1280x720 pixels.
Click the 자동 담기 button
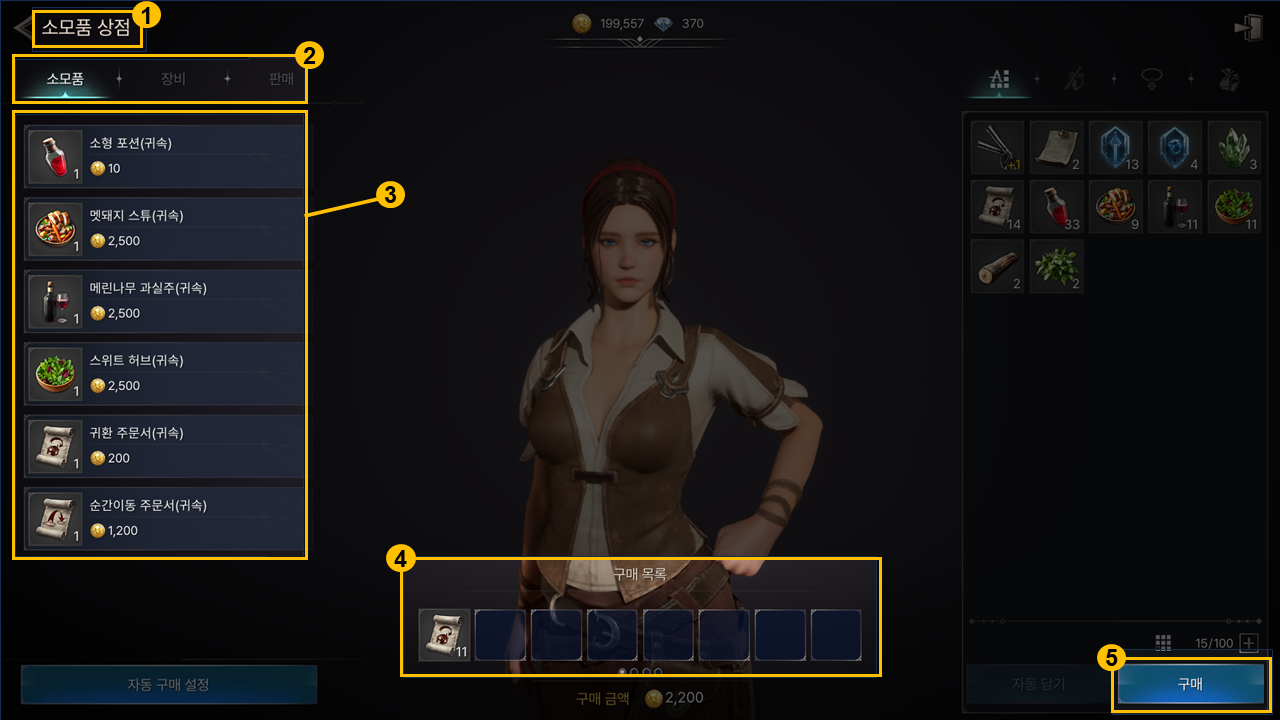pyautogui.click(x=1038, y=684)
